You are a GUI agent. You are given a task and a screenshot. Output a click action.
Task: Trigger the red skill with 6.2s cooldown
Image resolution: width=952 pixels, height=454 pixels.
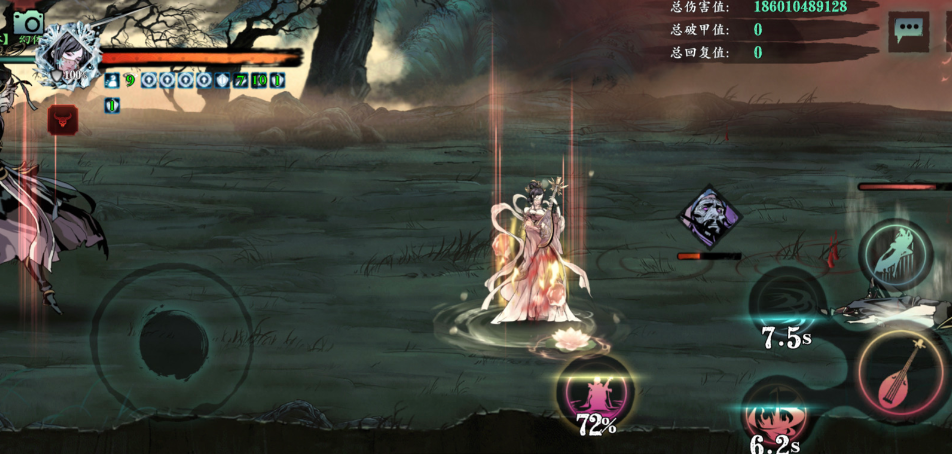[776, 413]
